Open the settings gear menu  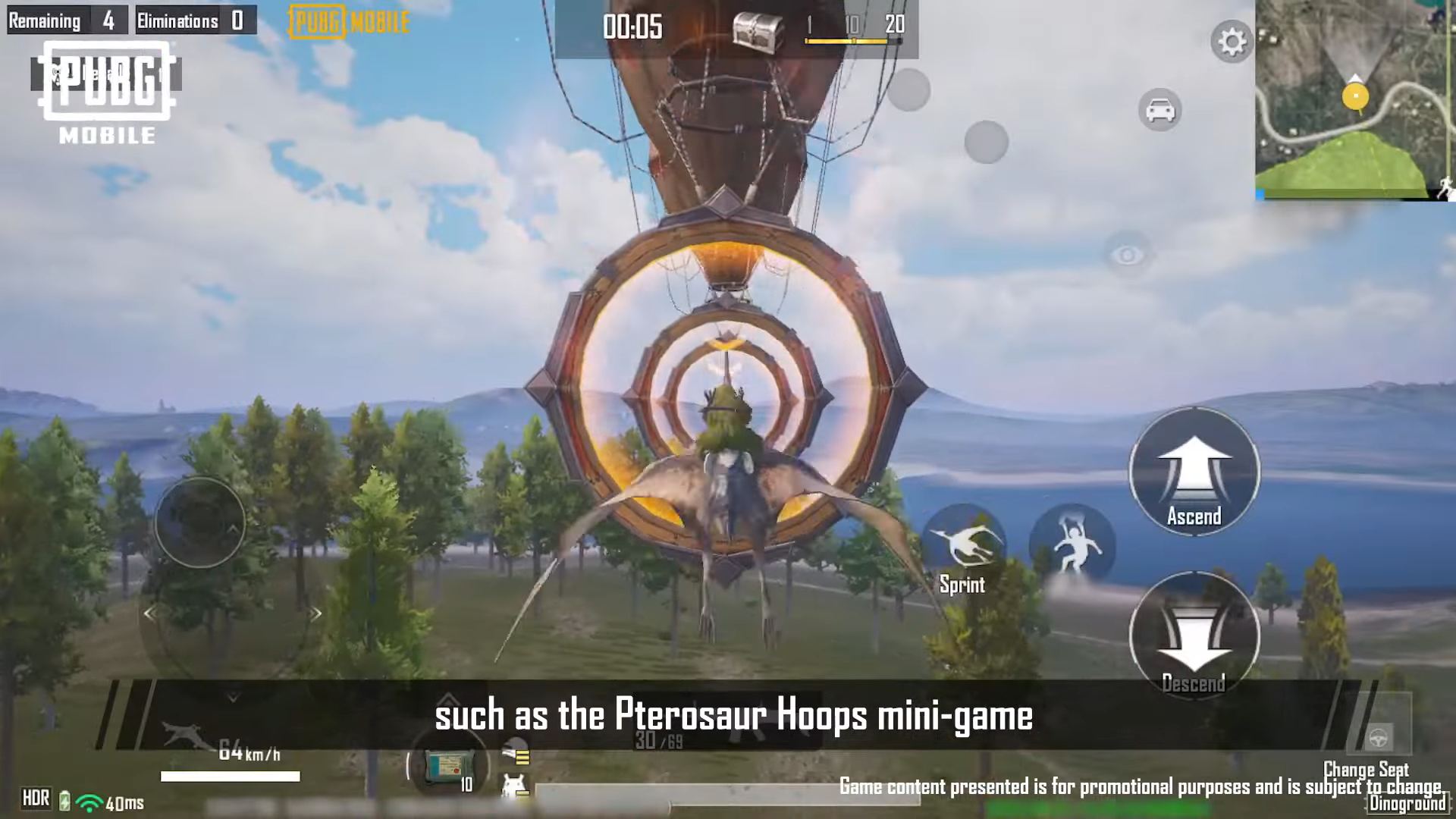(1232, 43)
